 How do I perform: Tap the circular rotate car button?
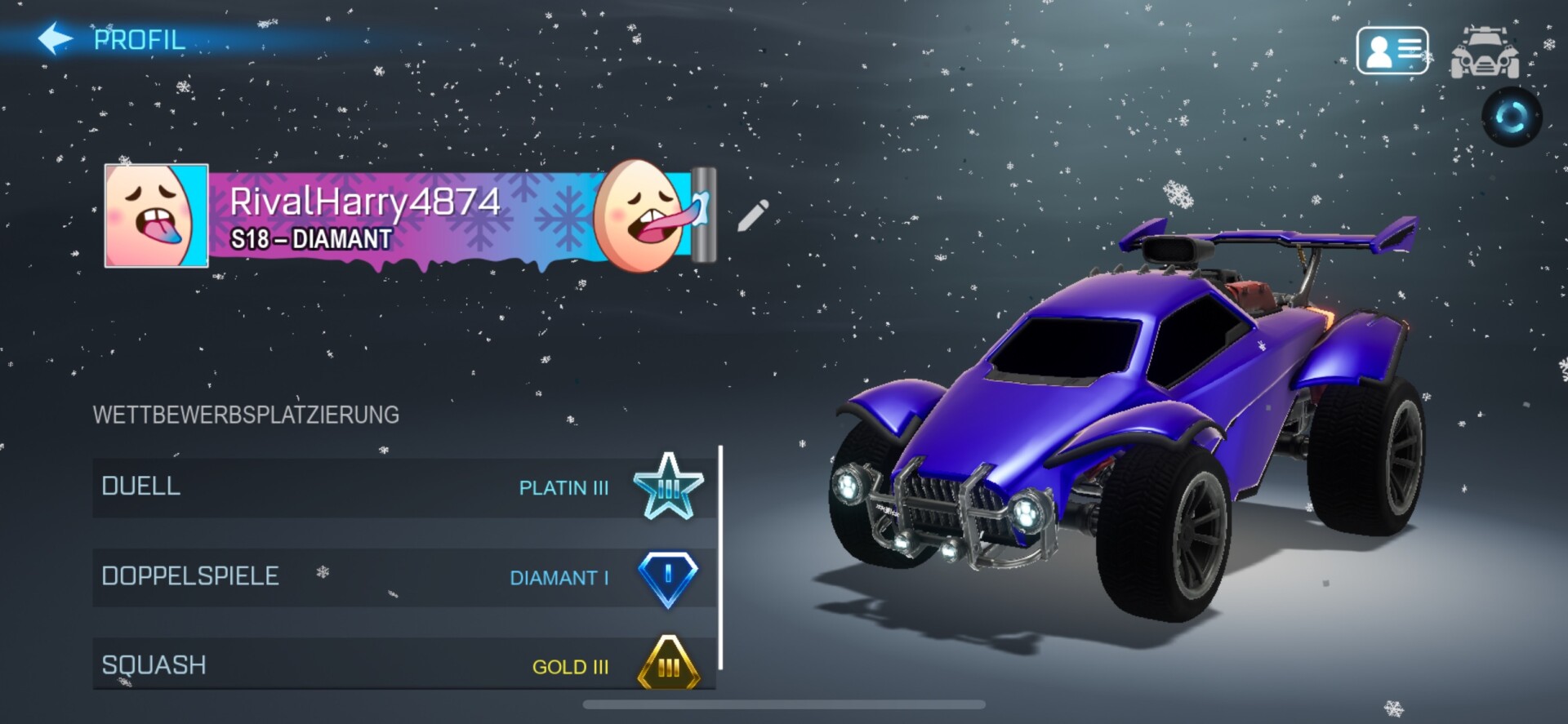coord(1512,117)
